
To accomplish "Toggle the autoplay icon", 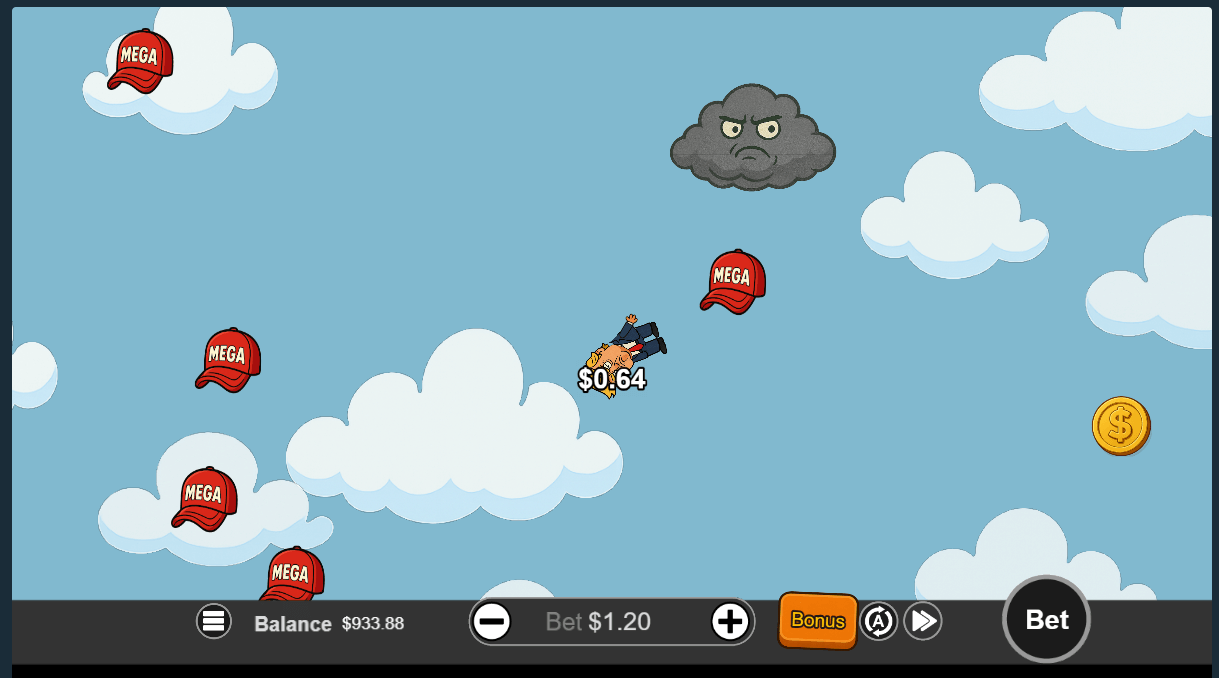I will pyautogui.click(x=878, y=622).
